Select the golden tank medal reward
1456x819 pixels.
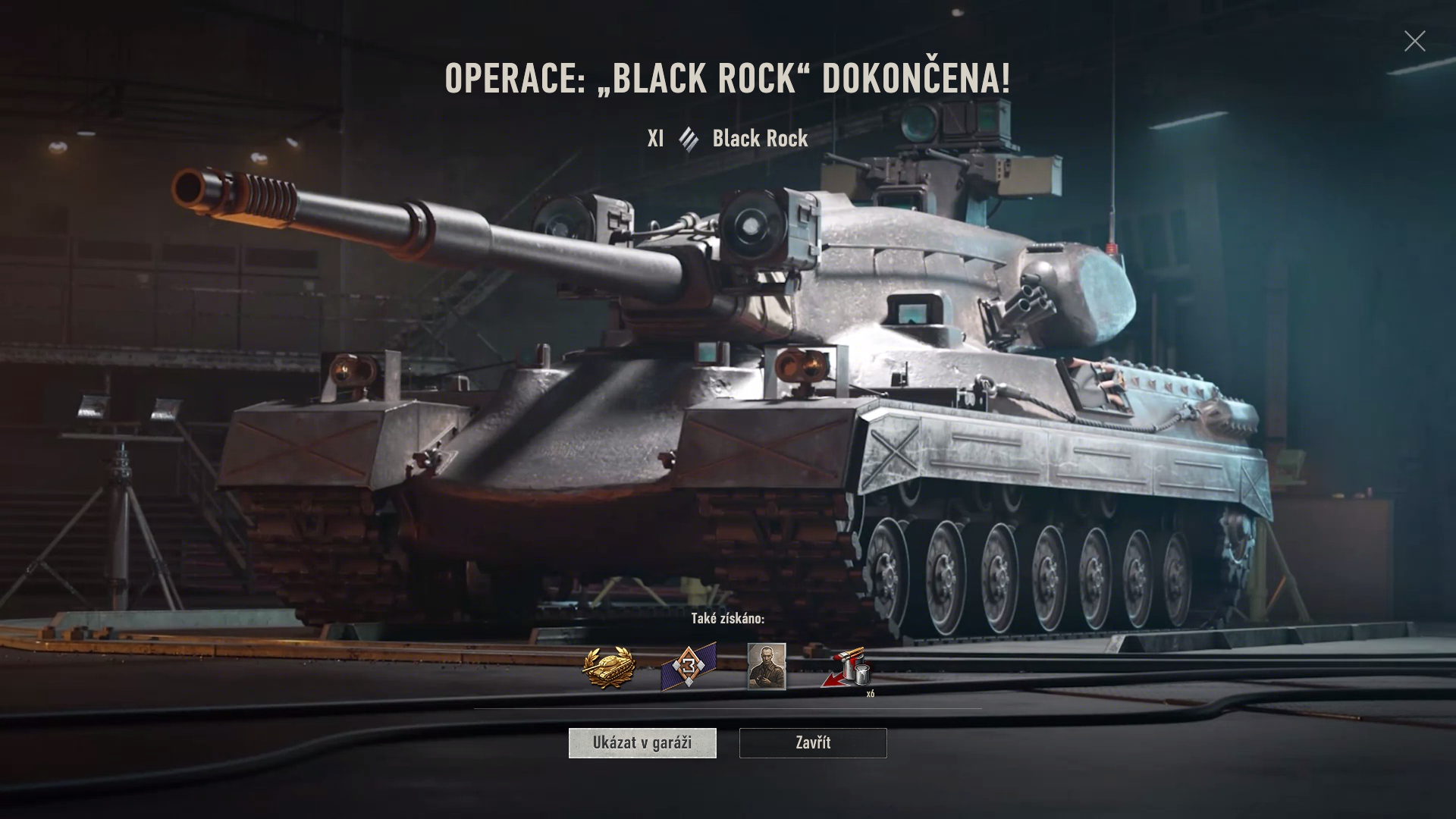[608, 668]
